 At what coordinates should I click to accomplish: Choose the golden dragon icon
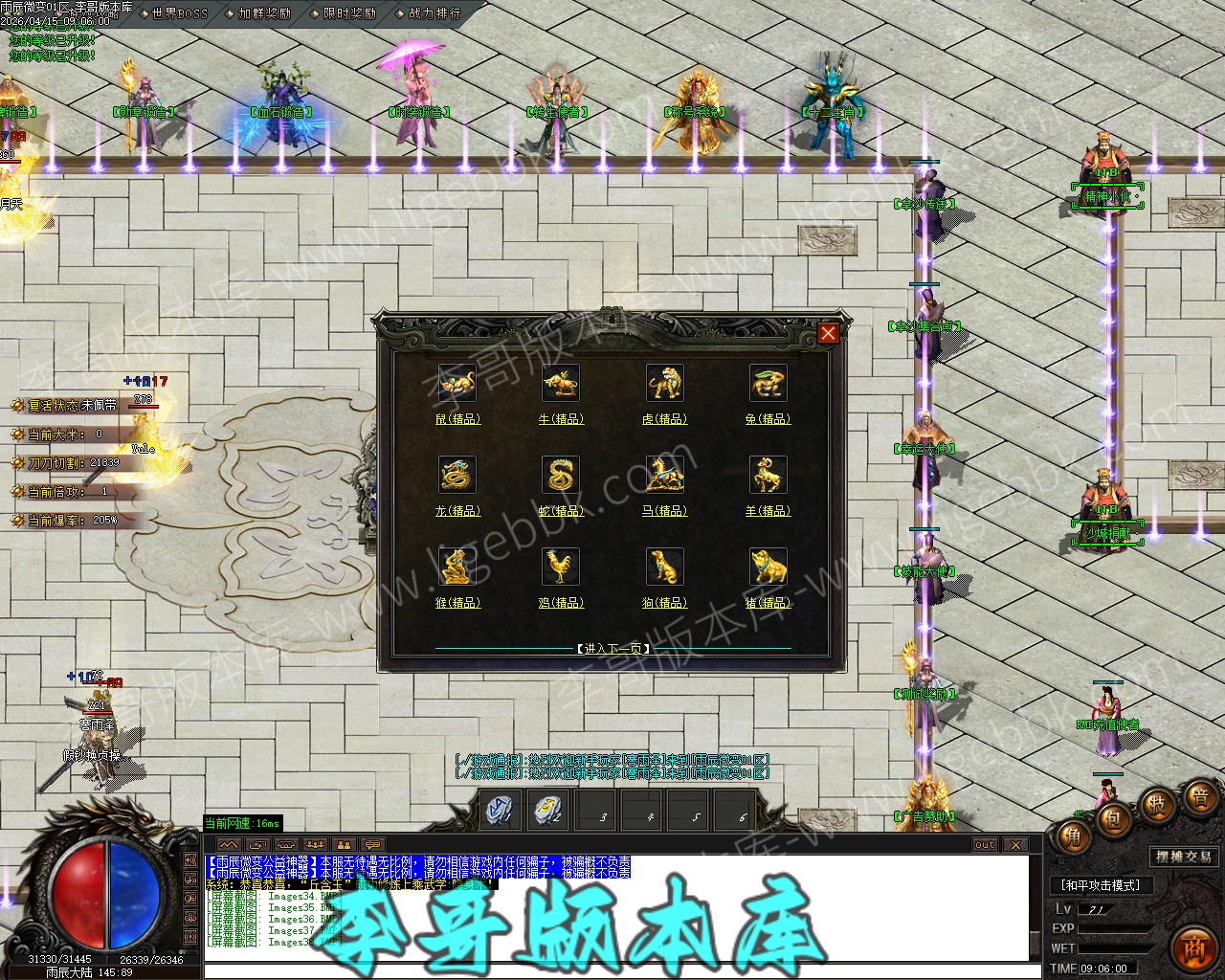[x=457, y=476]
